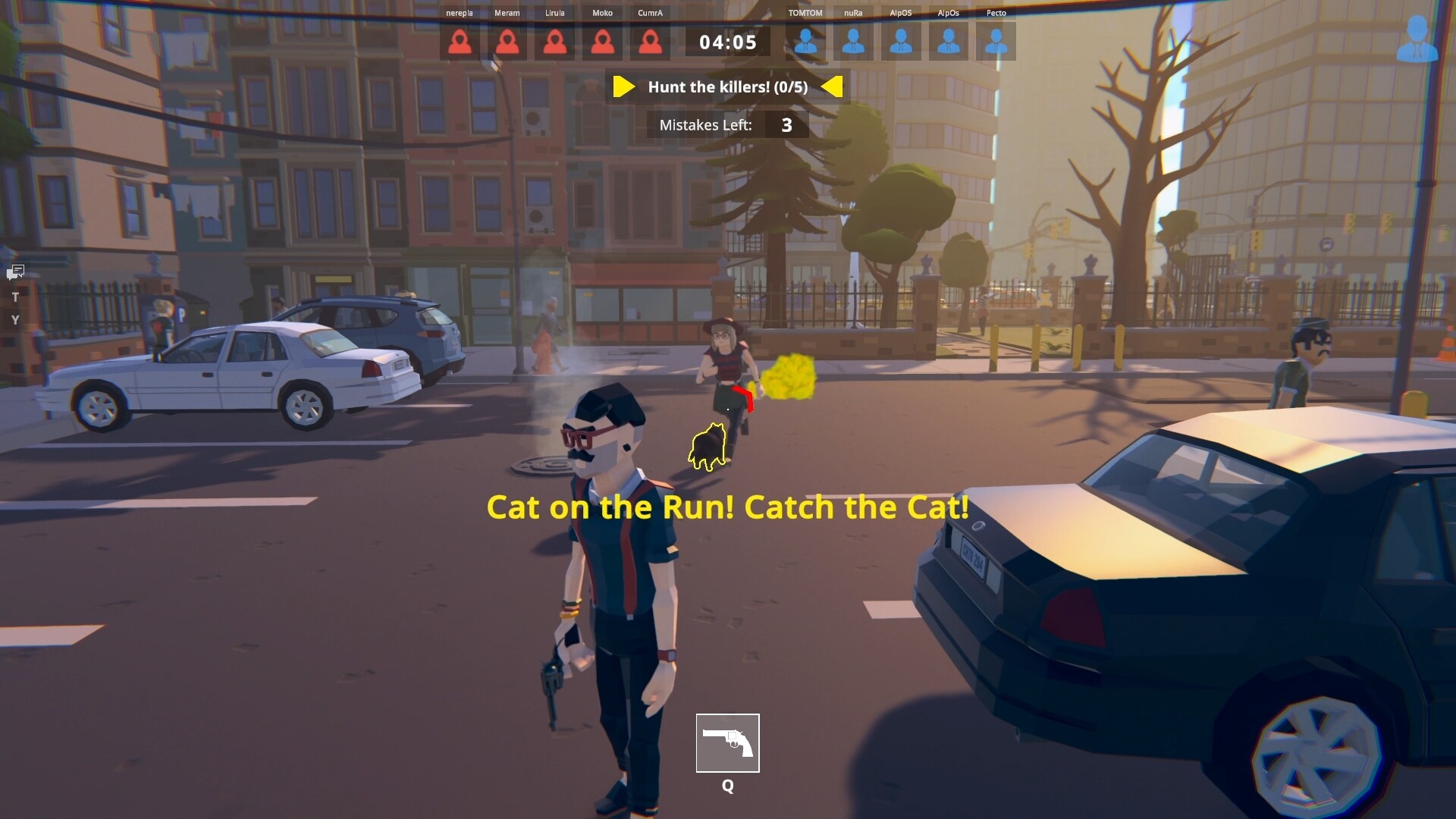Select CumrA's hooded killer icon
1456x819 pixels.
click(650, 42)
